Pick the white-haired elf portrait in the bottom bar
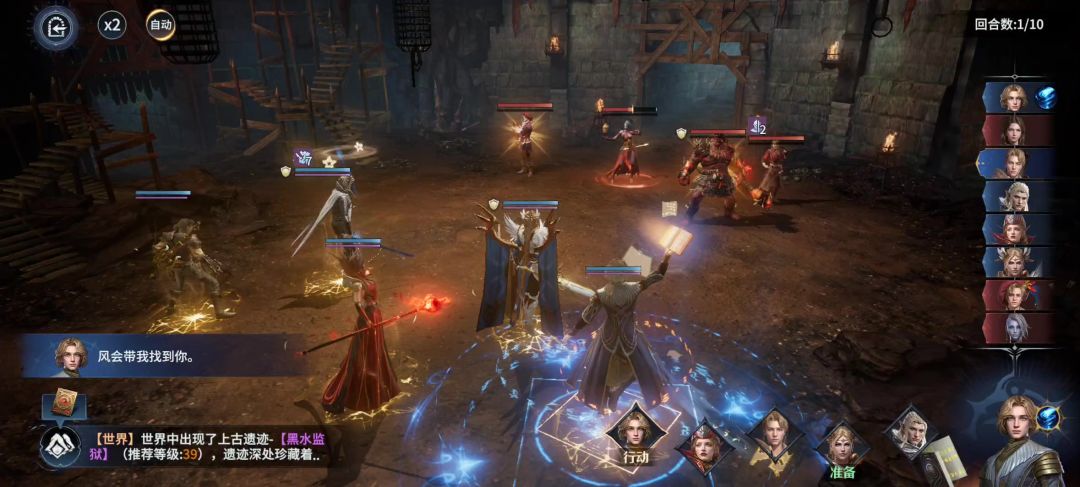The height and width of the screenshot is (487, 1080). [x=909, y=432]
